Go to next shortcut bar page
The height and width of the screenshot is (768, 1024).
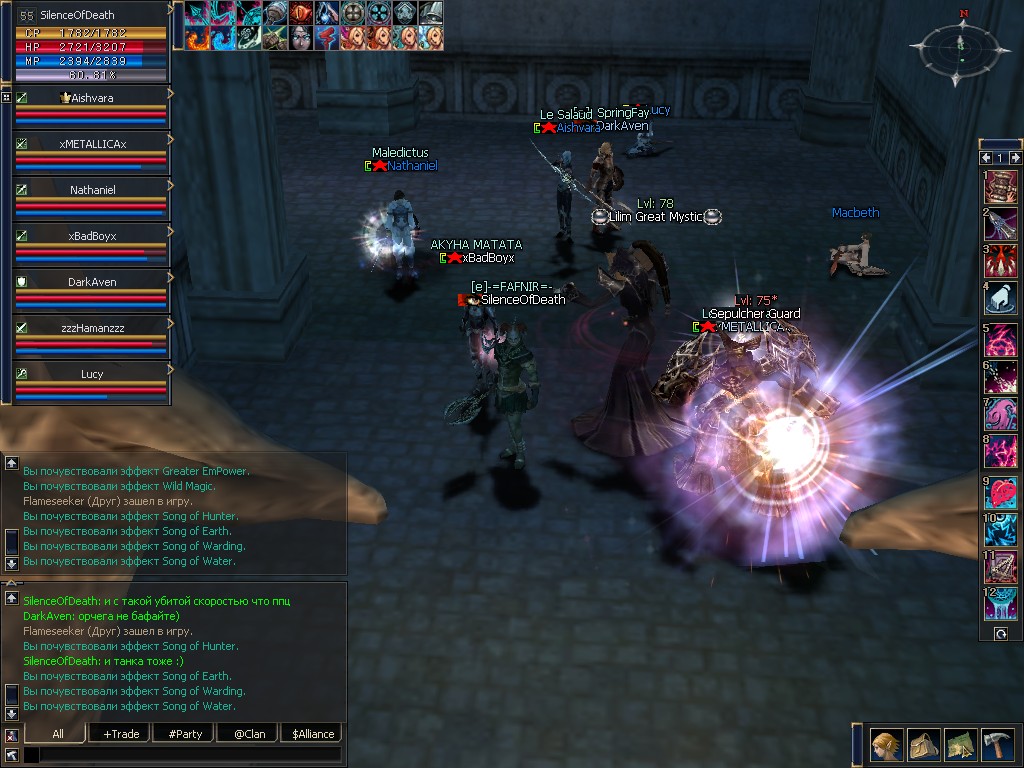pyautogui.click(x=1016, y=158)
